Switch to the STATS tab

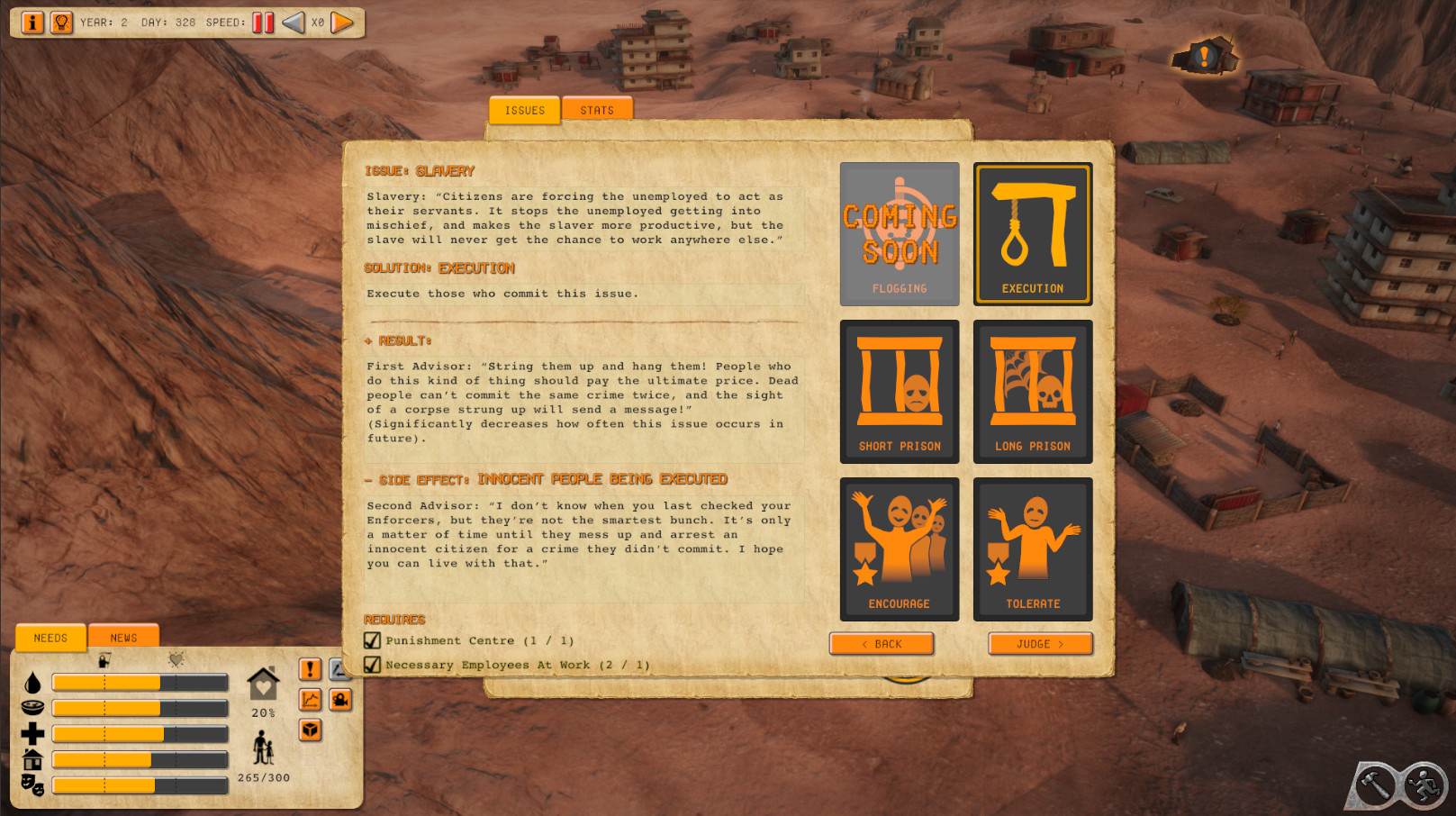pyautogui.click(x=597, y=109)
